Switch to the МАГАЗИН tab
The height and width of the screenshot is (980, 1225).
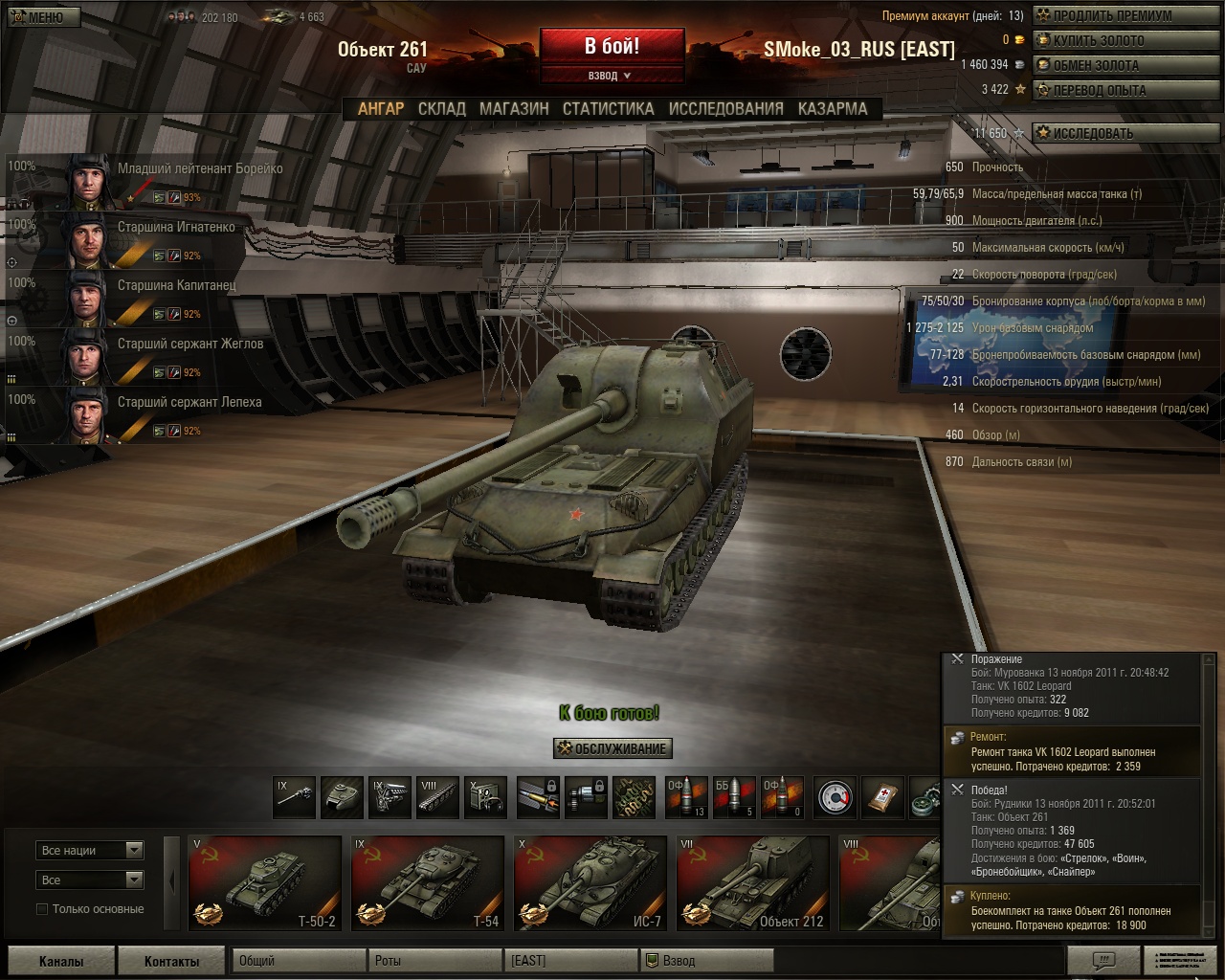[x=514, y=109]
